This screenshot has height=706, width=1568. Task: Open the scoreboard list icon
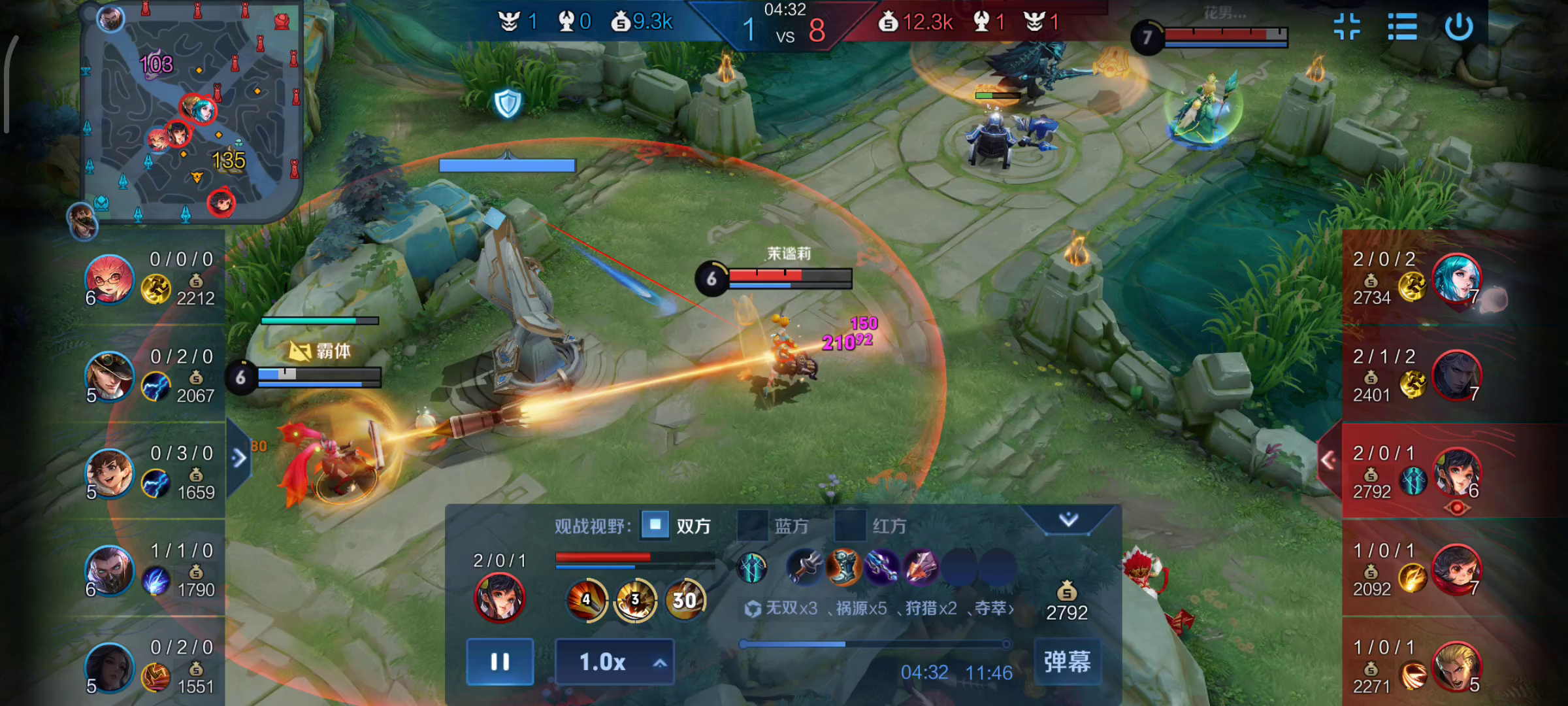[x=1402, y=27]
